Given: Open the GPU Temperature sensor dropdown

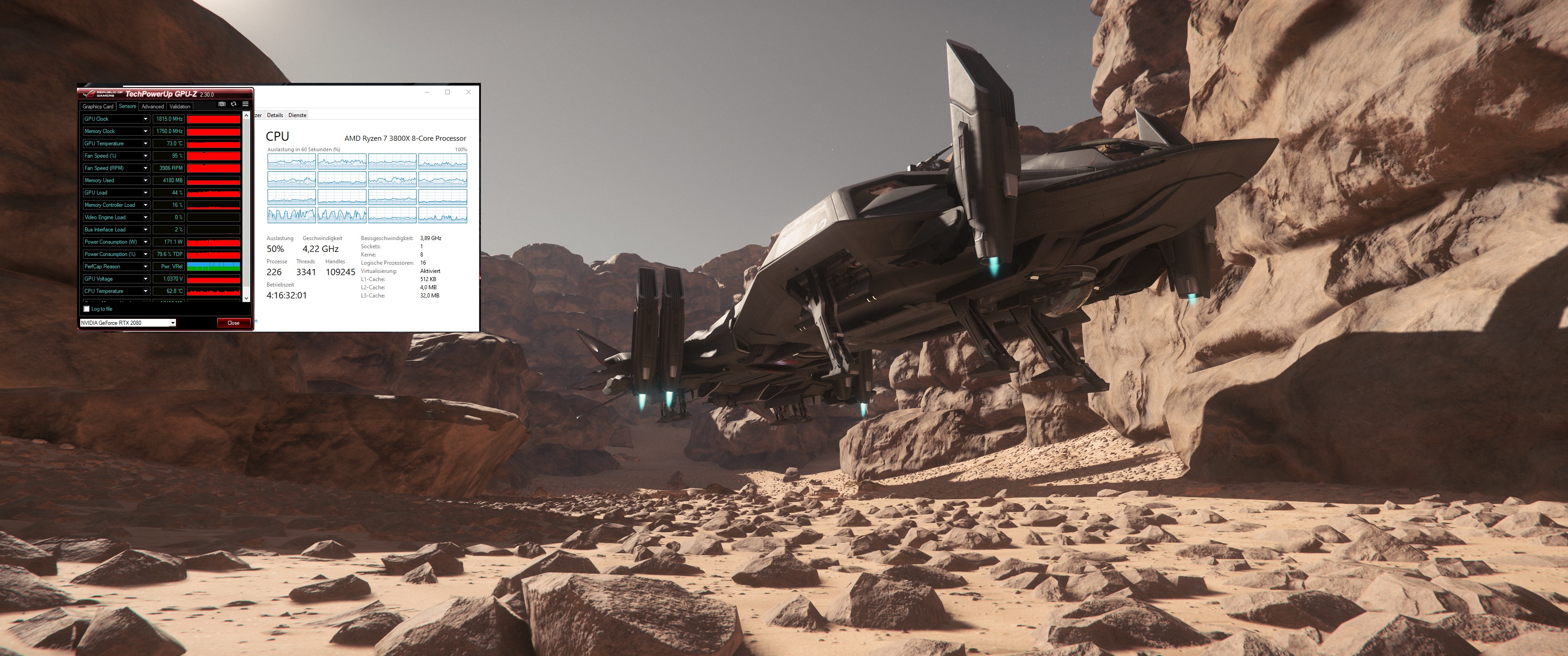Looking at the screenshot, I should coord(145,143).
